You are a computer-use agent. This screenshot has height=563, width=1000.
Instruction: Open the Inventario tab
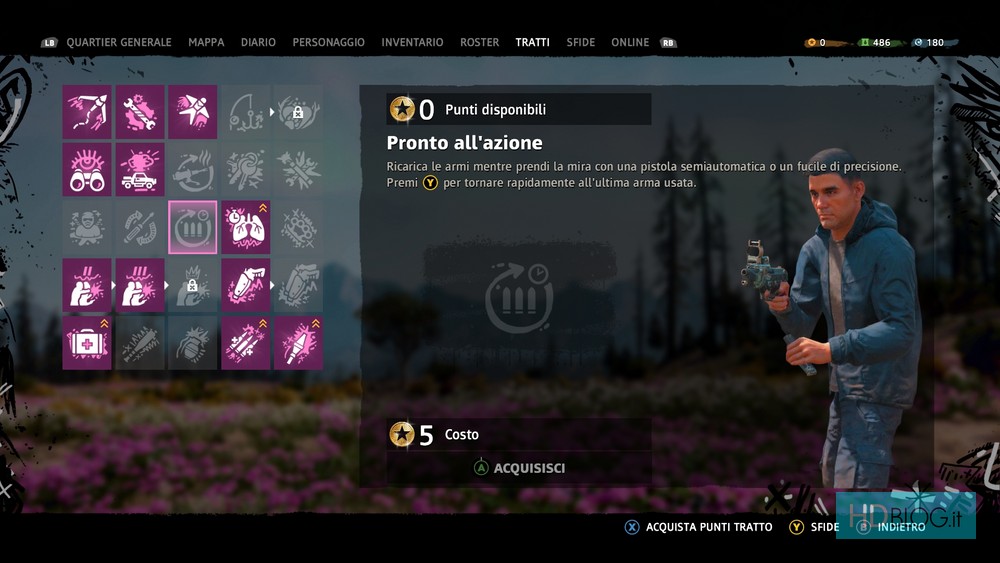pos(412,43)
